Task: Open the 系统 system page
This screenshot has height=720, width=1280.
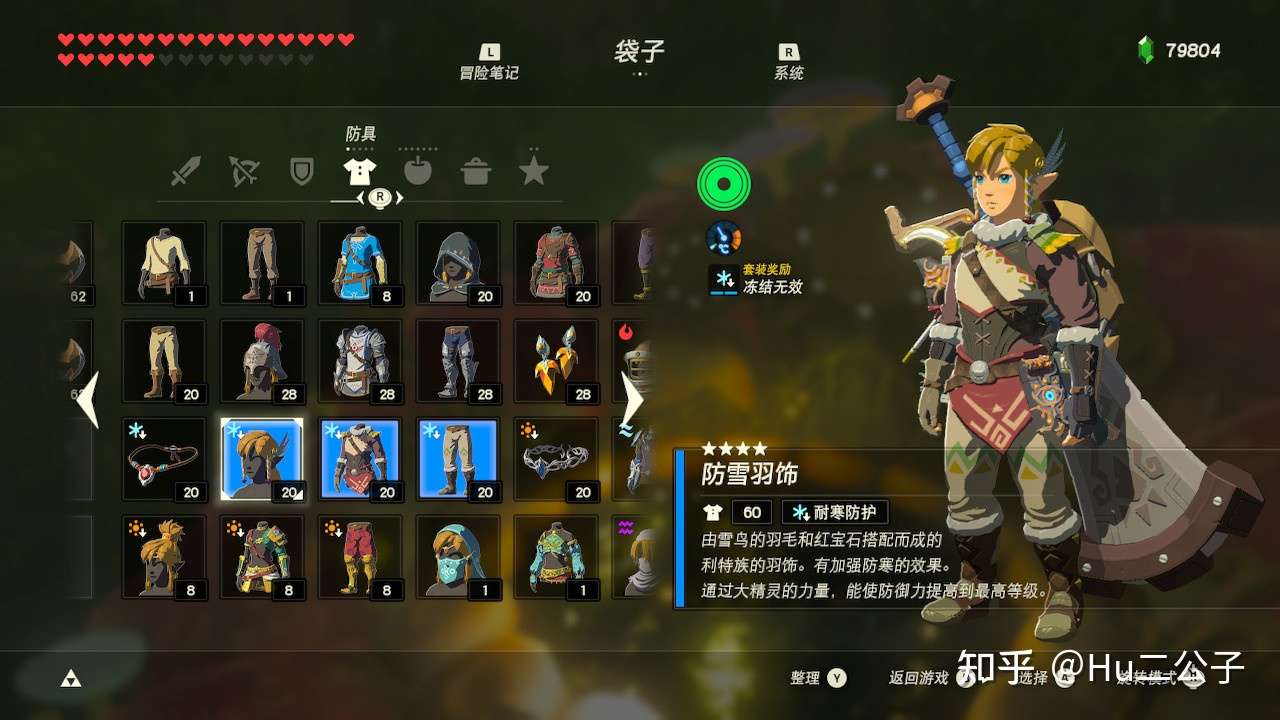Action: click(x=789, y=62)
